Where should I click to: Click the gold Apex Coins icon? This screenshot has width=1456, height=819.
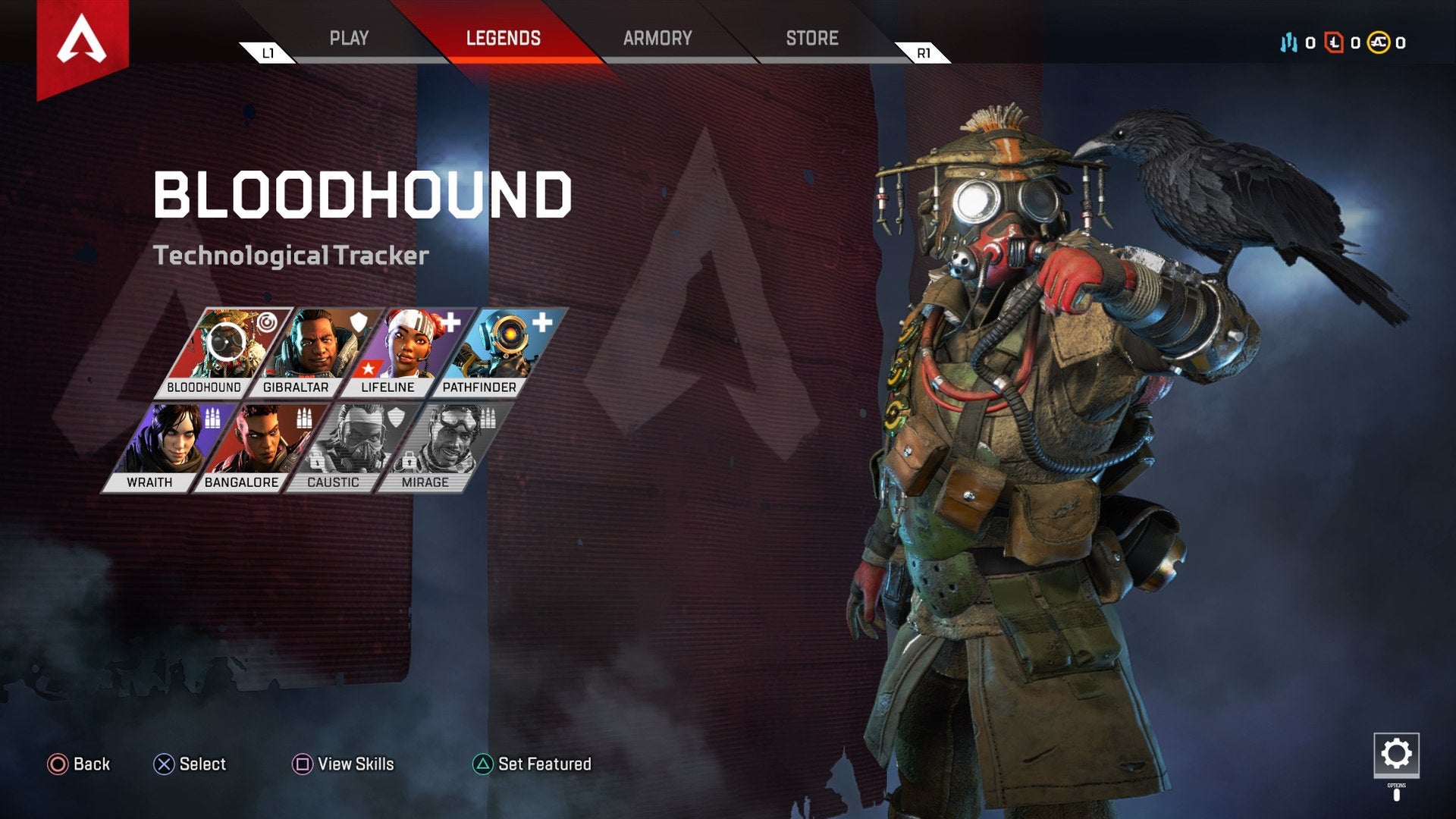1378,42
